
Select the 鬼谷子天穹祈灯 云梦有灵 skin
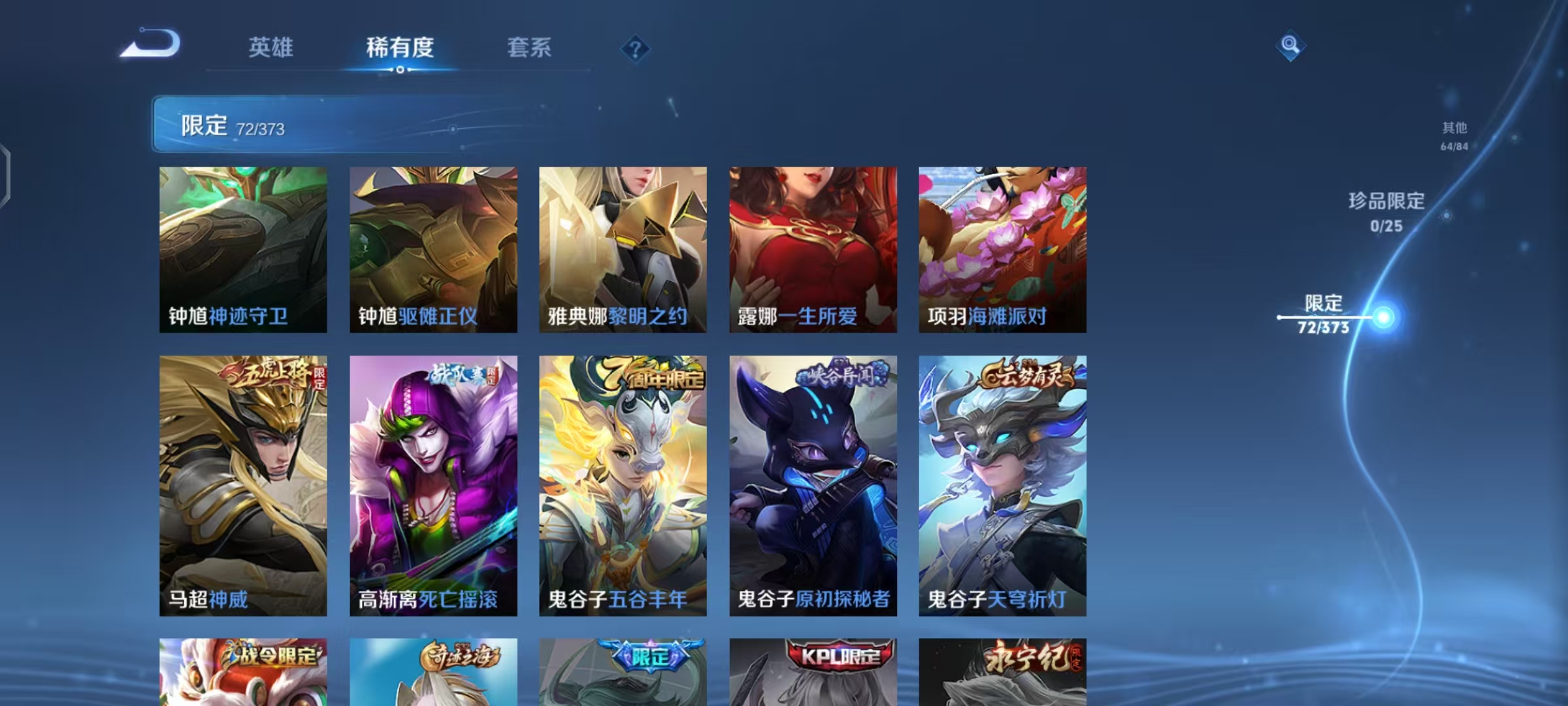(1002, 484)
